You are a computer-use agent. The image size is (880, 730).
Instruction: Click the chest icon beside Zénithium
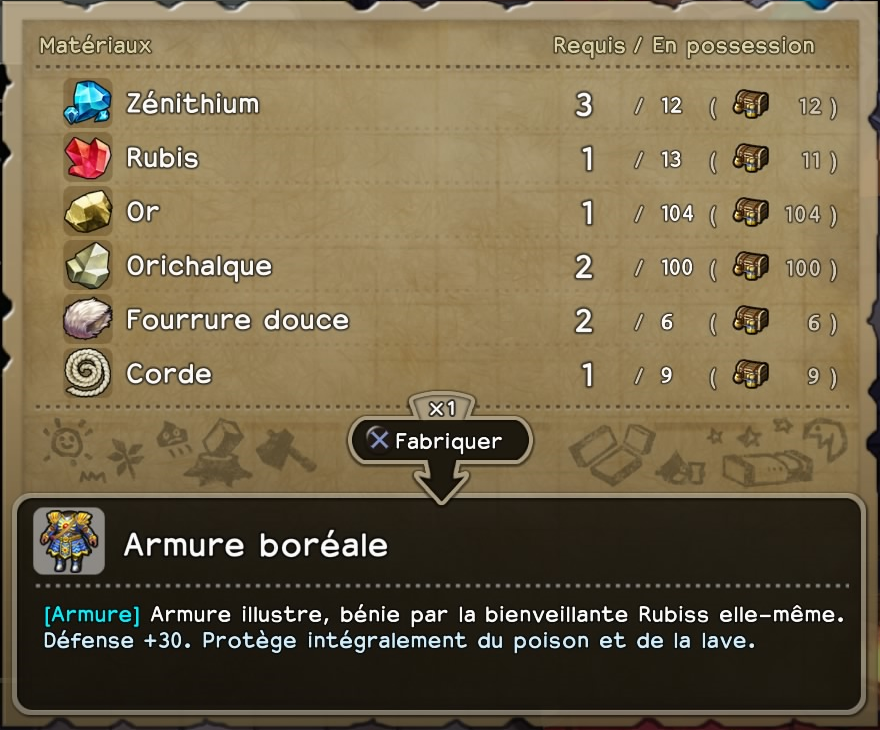[x=750, y=104]
